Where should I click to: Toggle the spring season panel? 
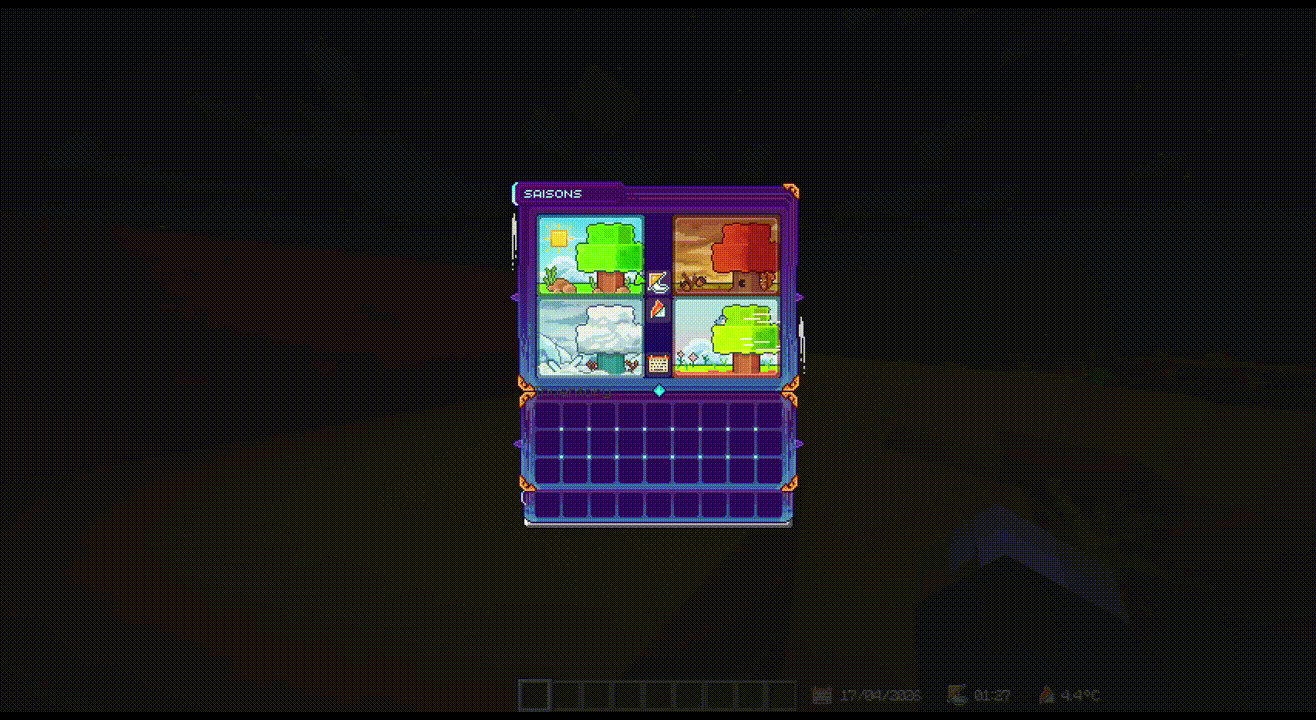pyautogui.click(x=589, y=252)
